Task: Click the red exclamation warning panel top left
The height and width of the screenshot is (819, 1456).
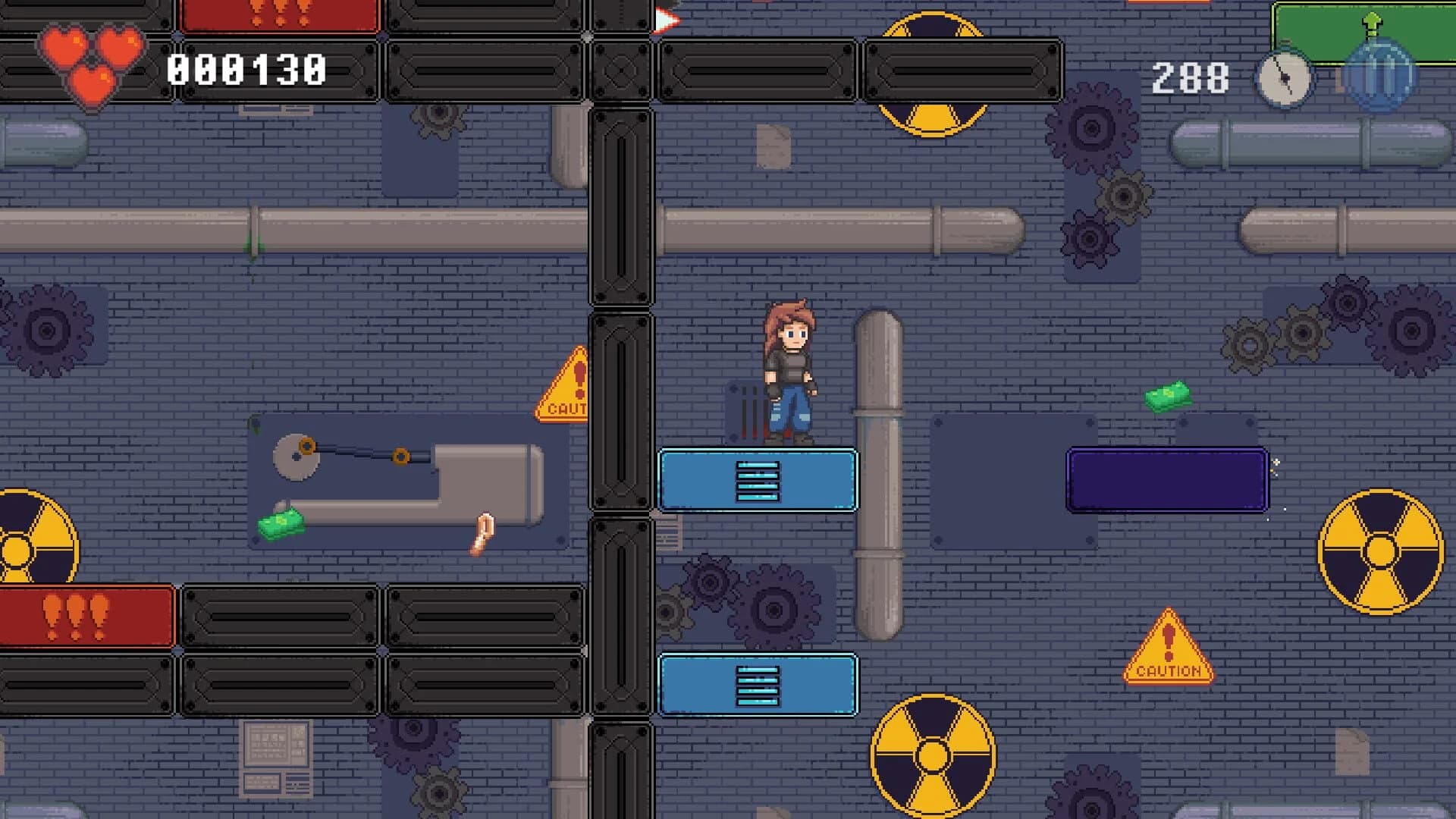Action: [x=281, y=15]
